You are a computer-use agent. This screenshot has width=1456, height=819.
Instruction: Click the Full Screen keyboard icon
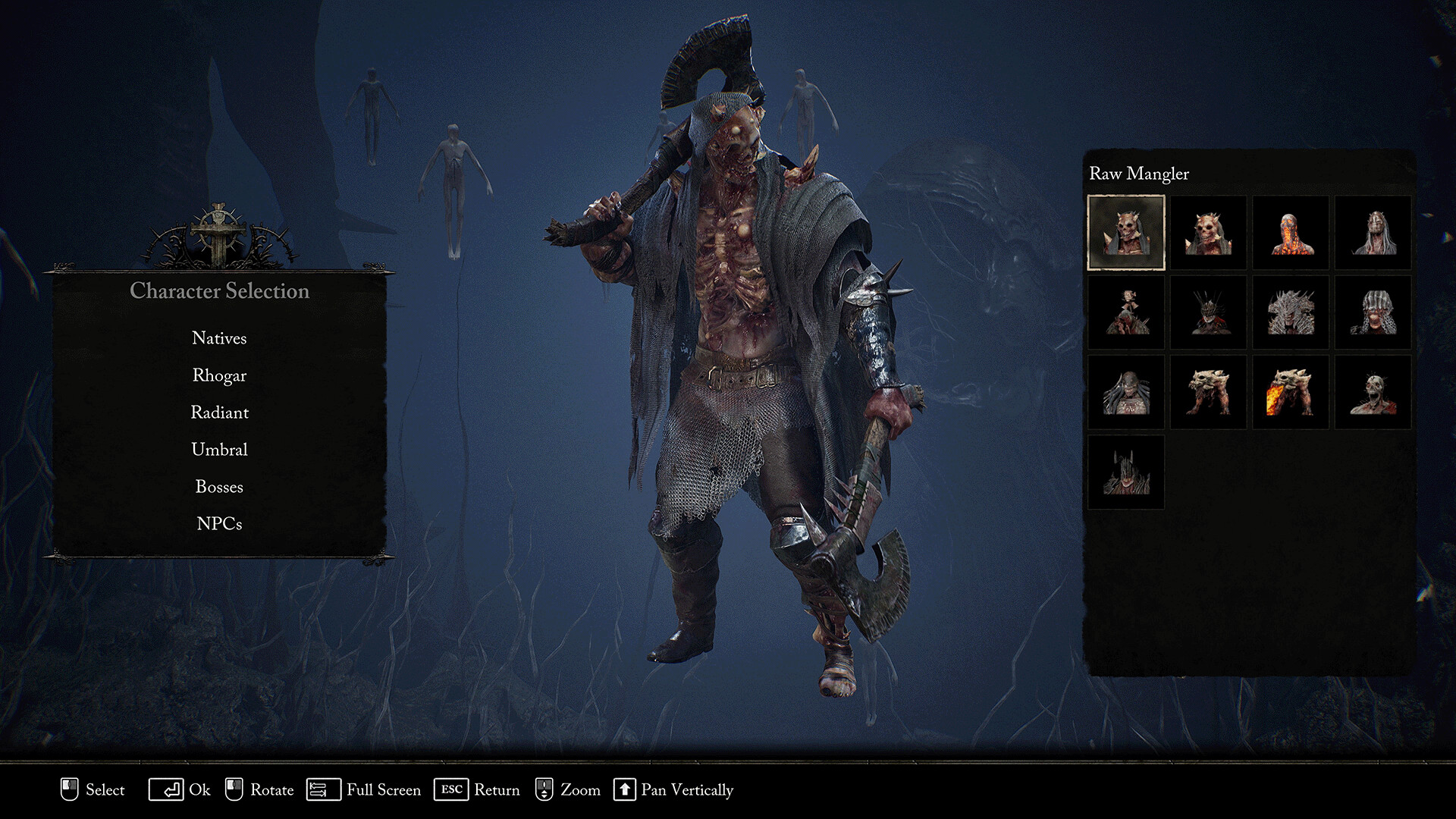click(x=323, y=790)
